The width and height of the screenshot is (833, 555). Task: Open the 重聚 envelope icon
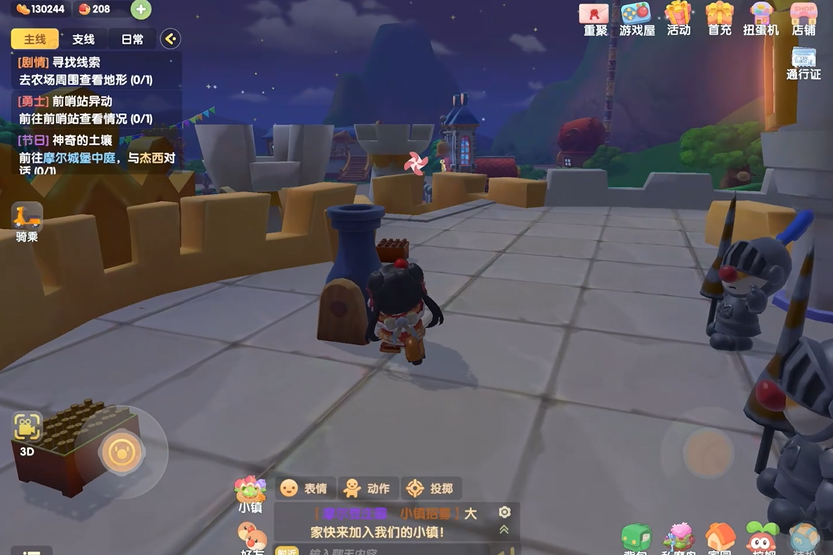595,17
